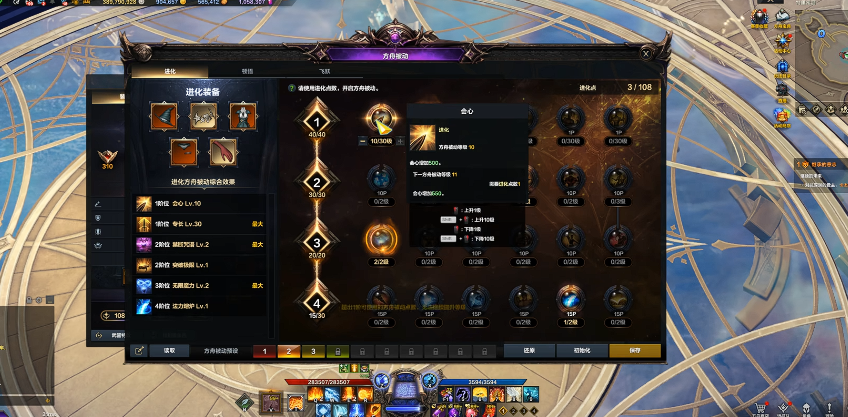Screen dimensions: 848x417
Task: Open the 领悟 tab
Action: [x=247, y=72]
